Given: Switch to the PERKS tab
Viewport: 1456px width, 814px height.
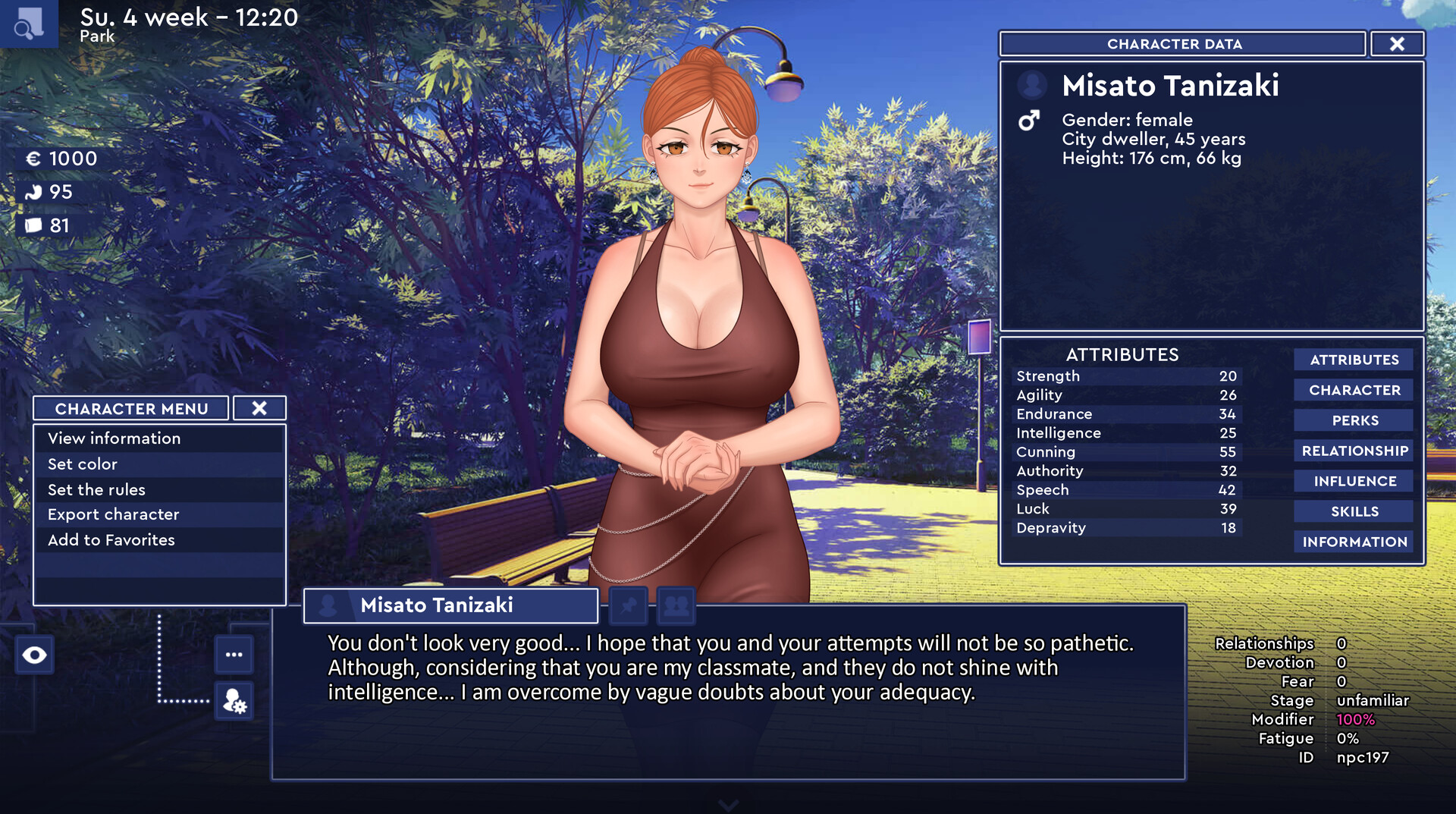Looking at the screenshot, I should pos(1353,420).
